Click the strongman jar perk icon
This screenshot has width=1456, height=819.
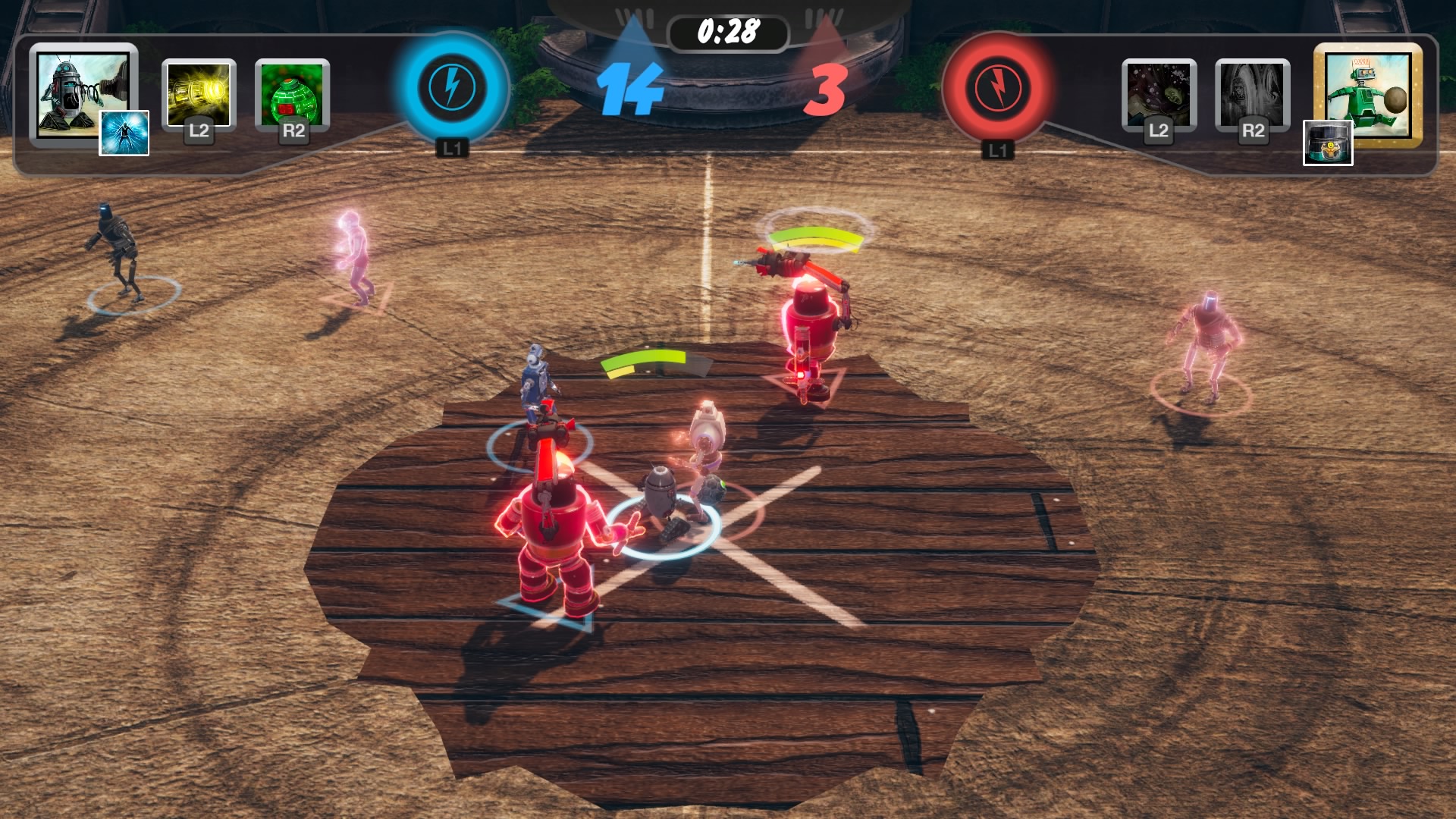tap(1327, 143)
